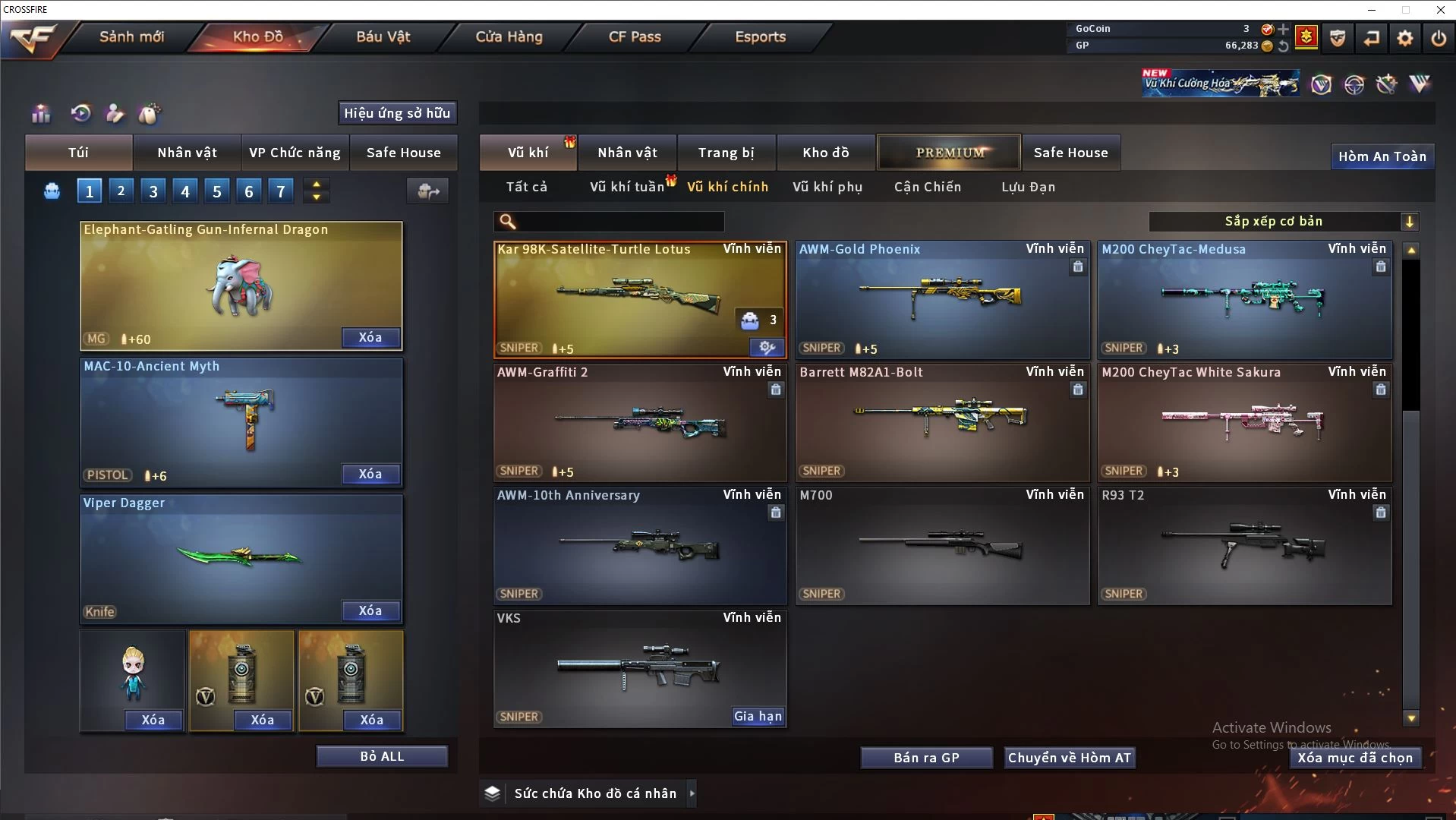Remove the MAC-10-Ancient Myth with Xóa
Screen dimensions: 1456x820
[x=370, y=474]
